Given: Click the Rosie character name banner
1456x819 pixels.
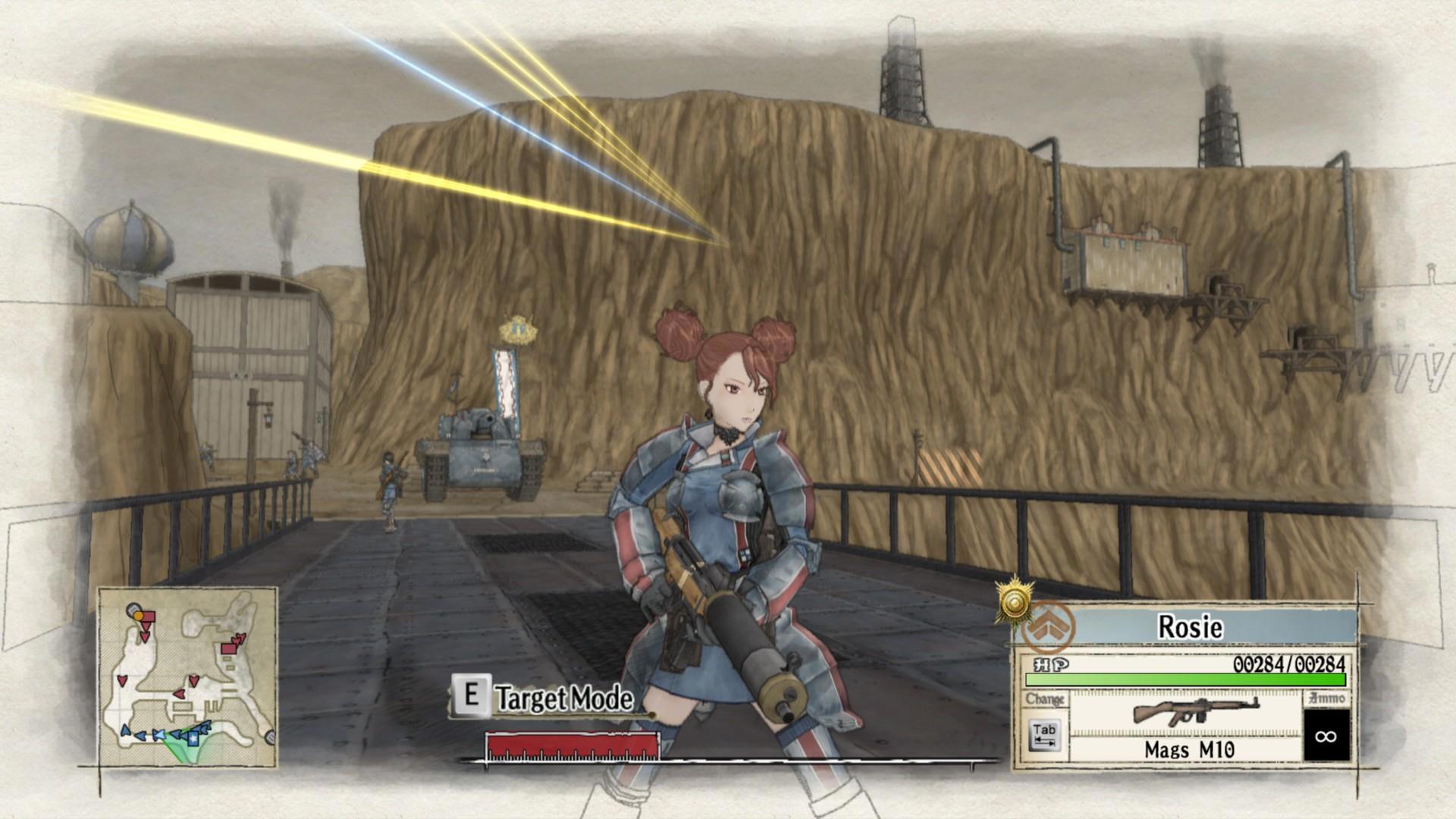Looking at the screenshot, I should tap(1191, 627).
